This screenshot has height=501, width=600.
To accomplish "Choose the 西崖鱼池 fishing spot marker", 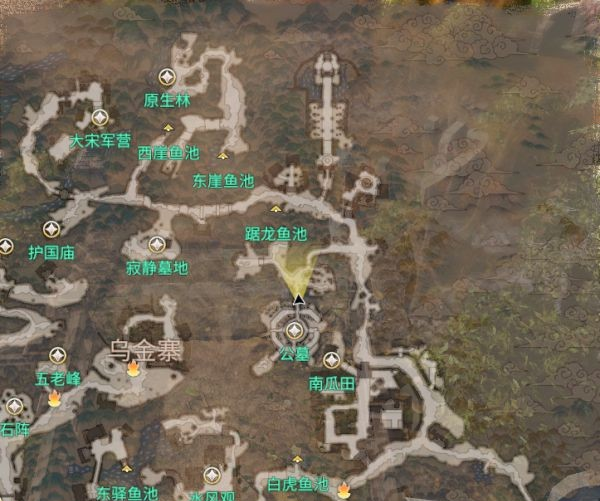I will pyautogui.click(x=168, y=129).
